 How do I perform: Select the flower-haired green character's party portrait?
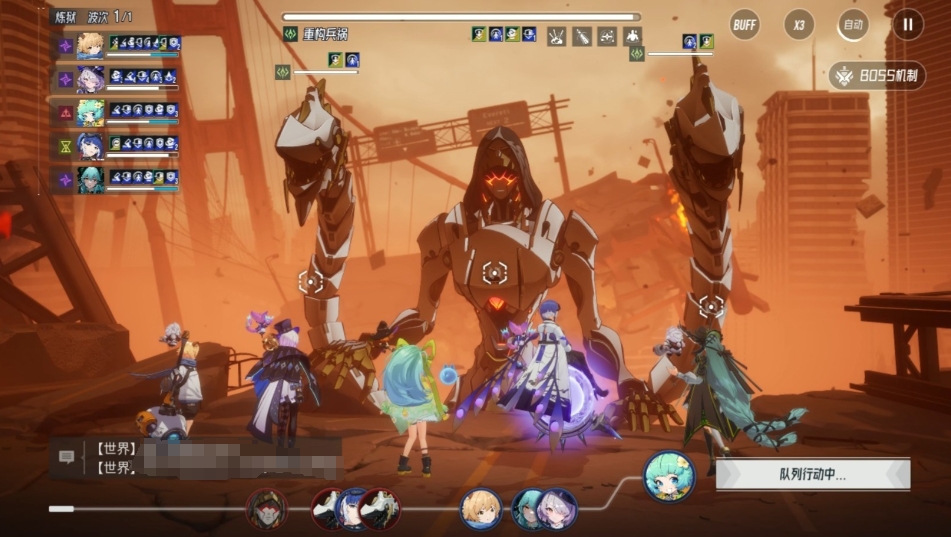(x=91, y=112)
